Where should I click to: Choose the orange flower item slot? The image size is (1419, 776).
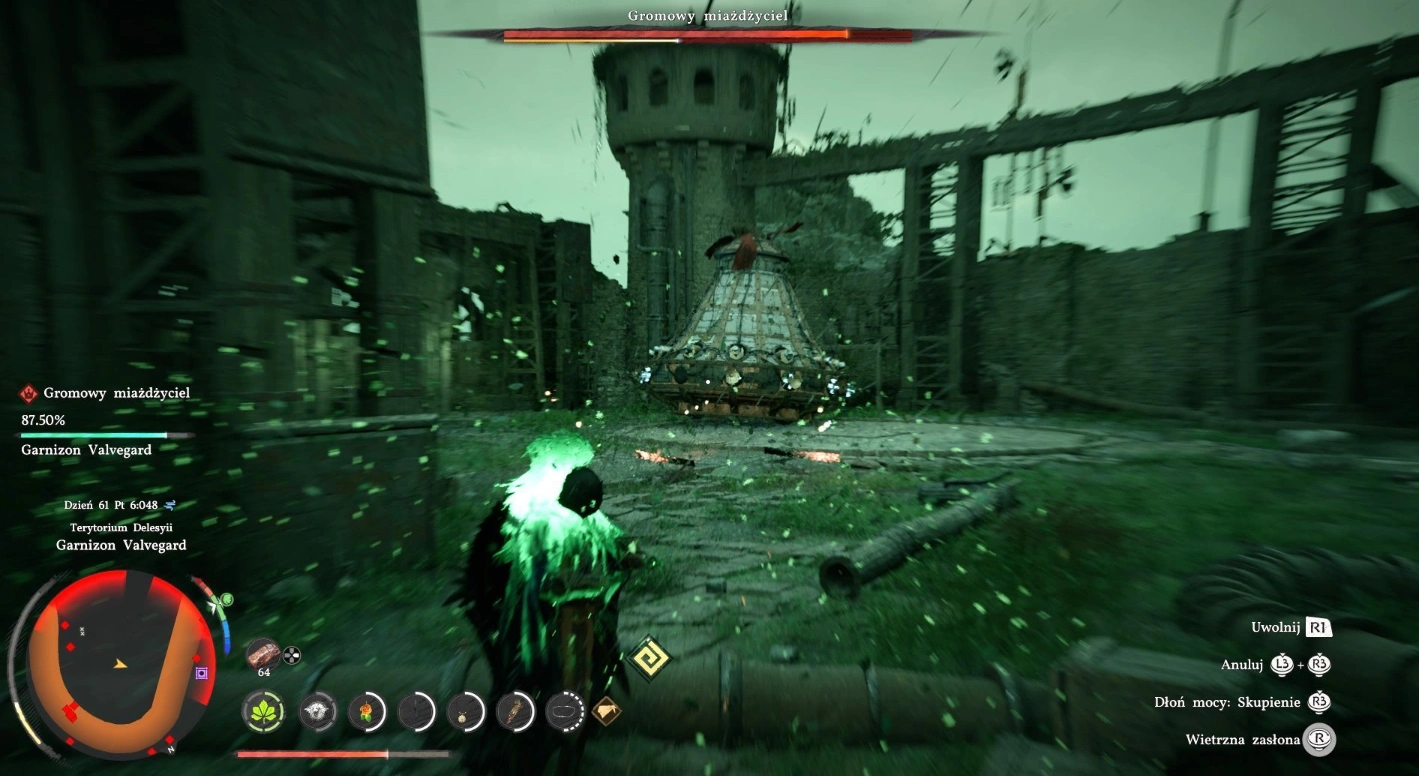[367, 711]
